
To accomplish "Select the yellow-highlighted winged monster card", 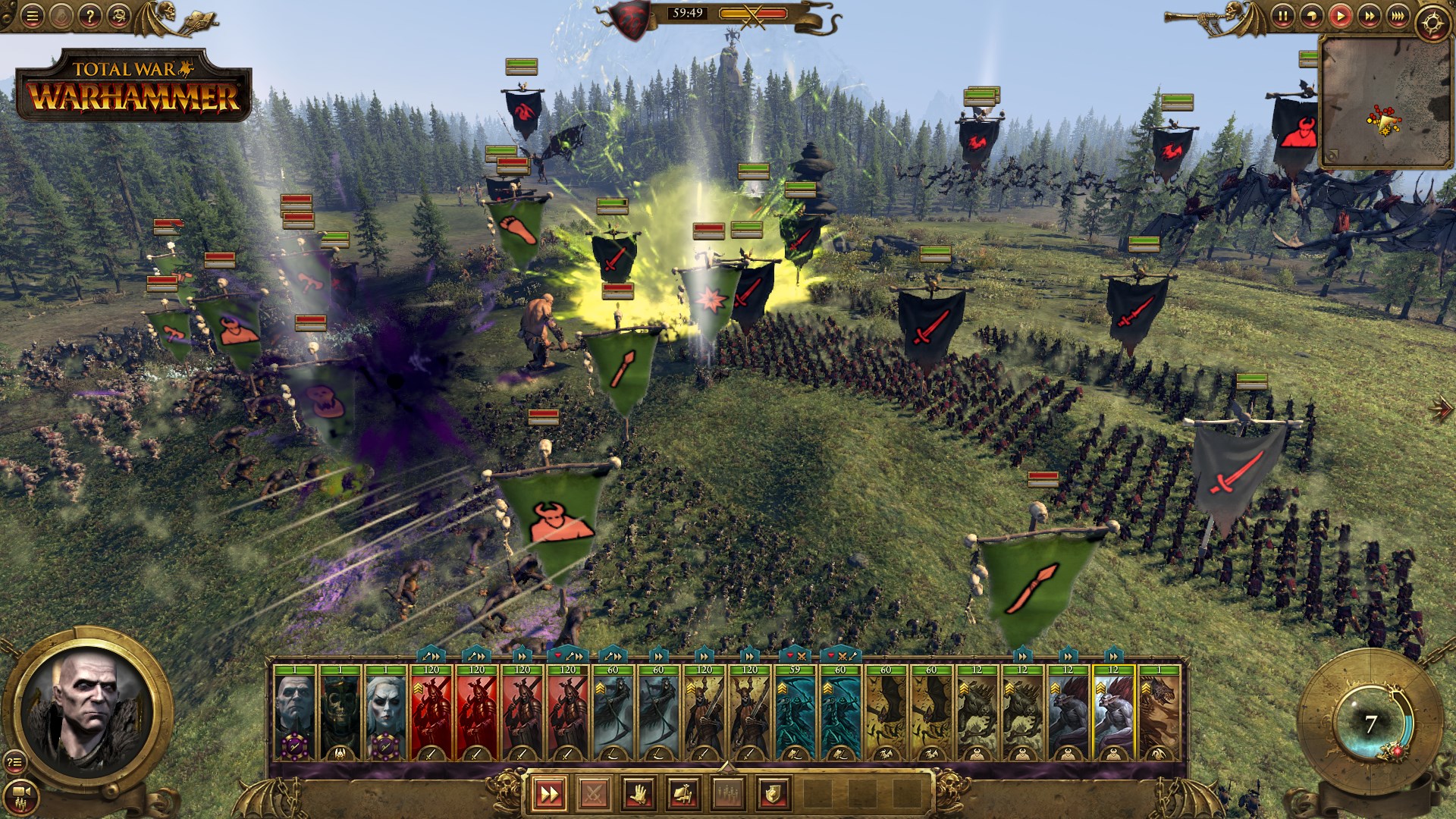I will [x=1112, y=711].
